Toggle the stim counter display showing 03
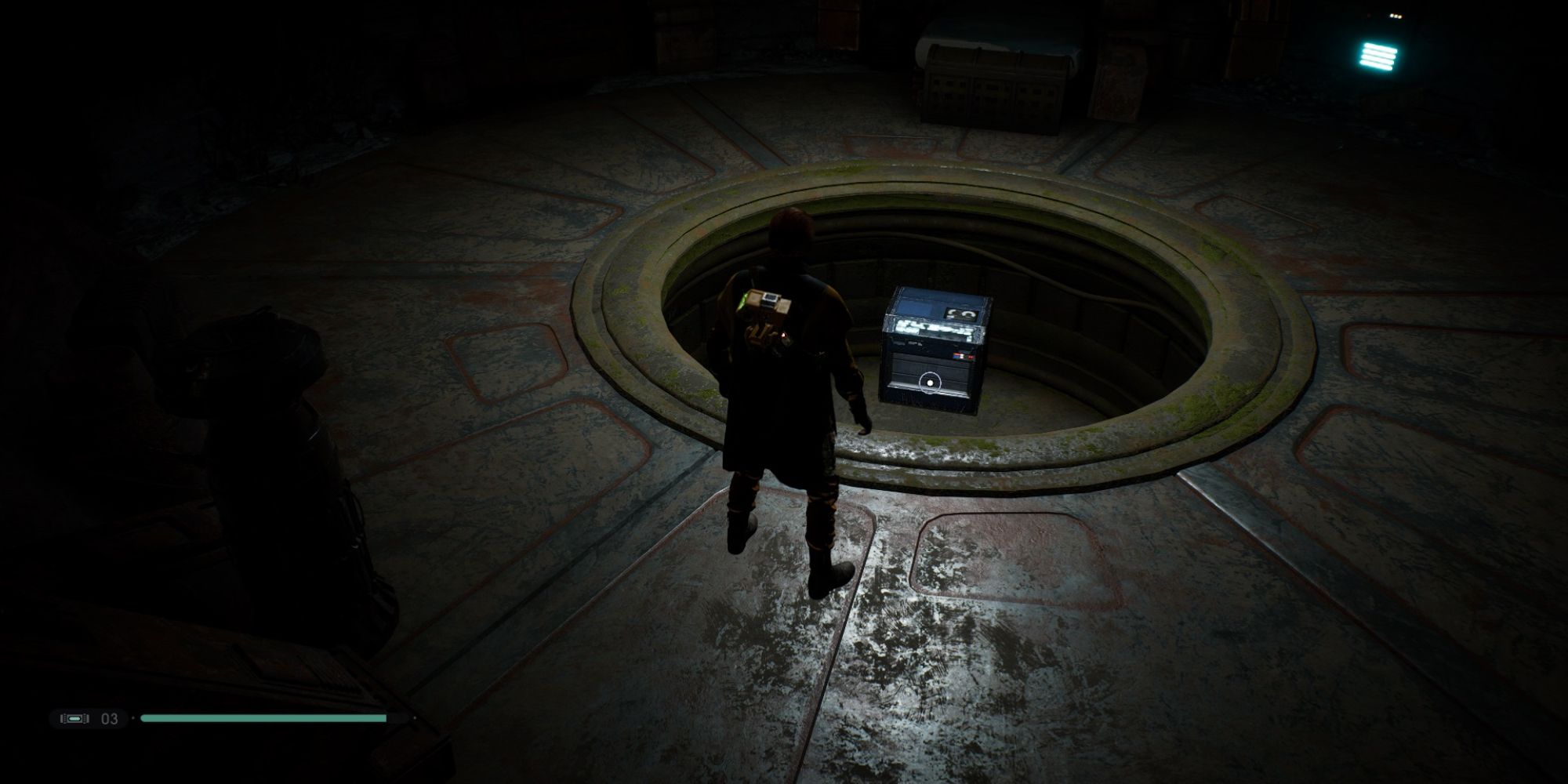The height and width of the screenshot is (784, 1568). [x=109, y=717]
